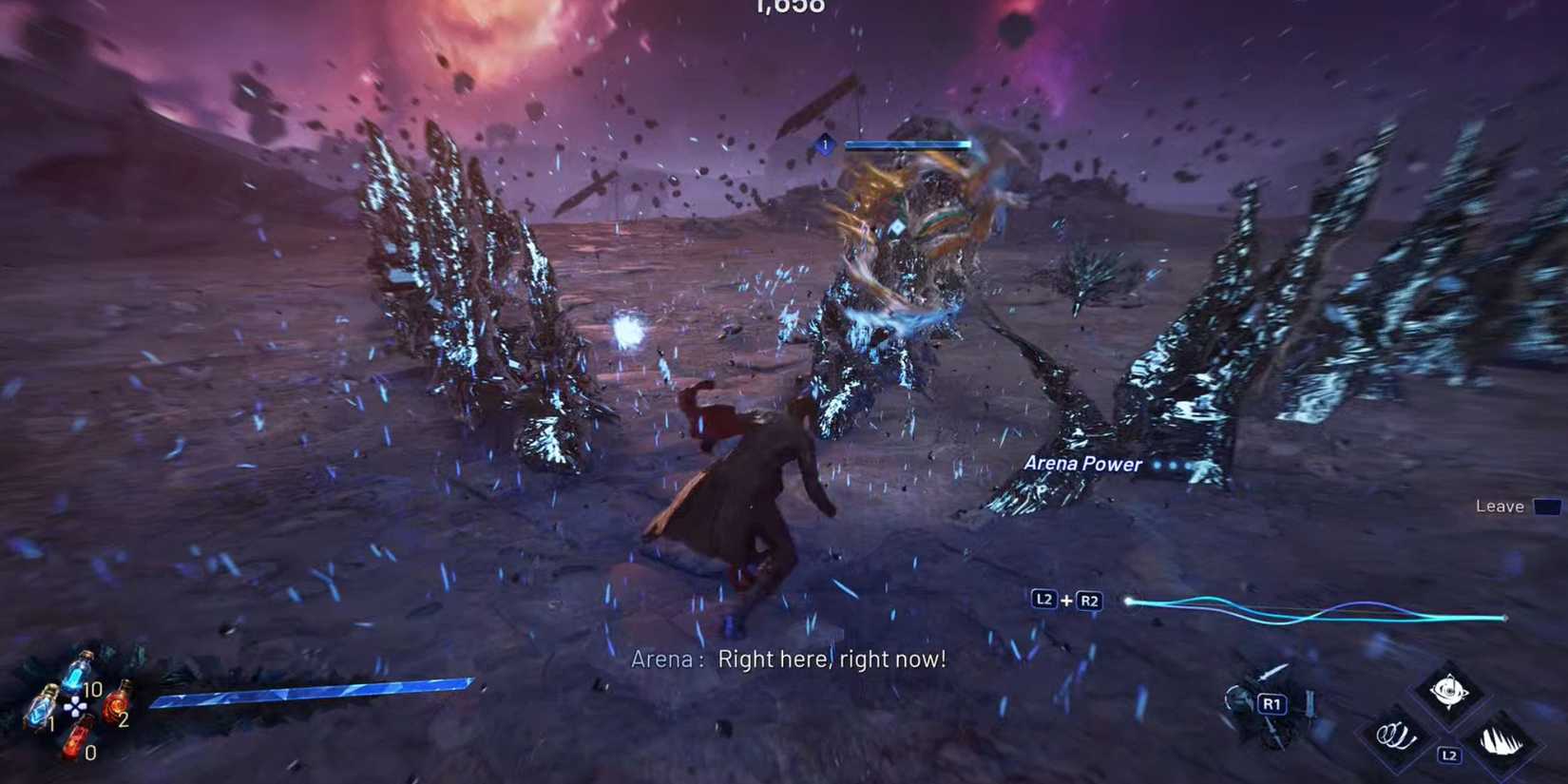Select the red potion with count 2
The height and width of the screenshot is (784, 1568).
click(115, 705)
